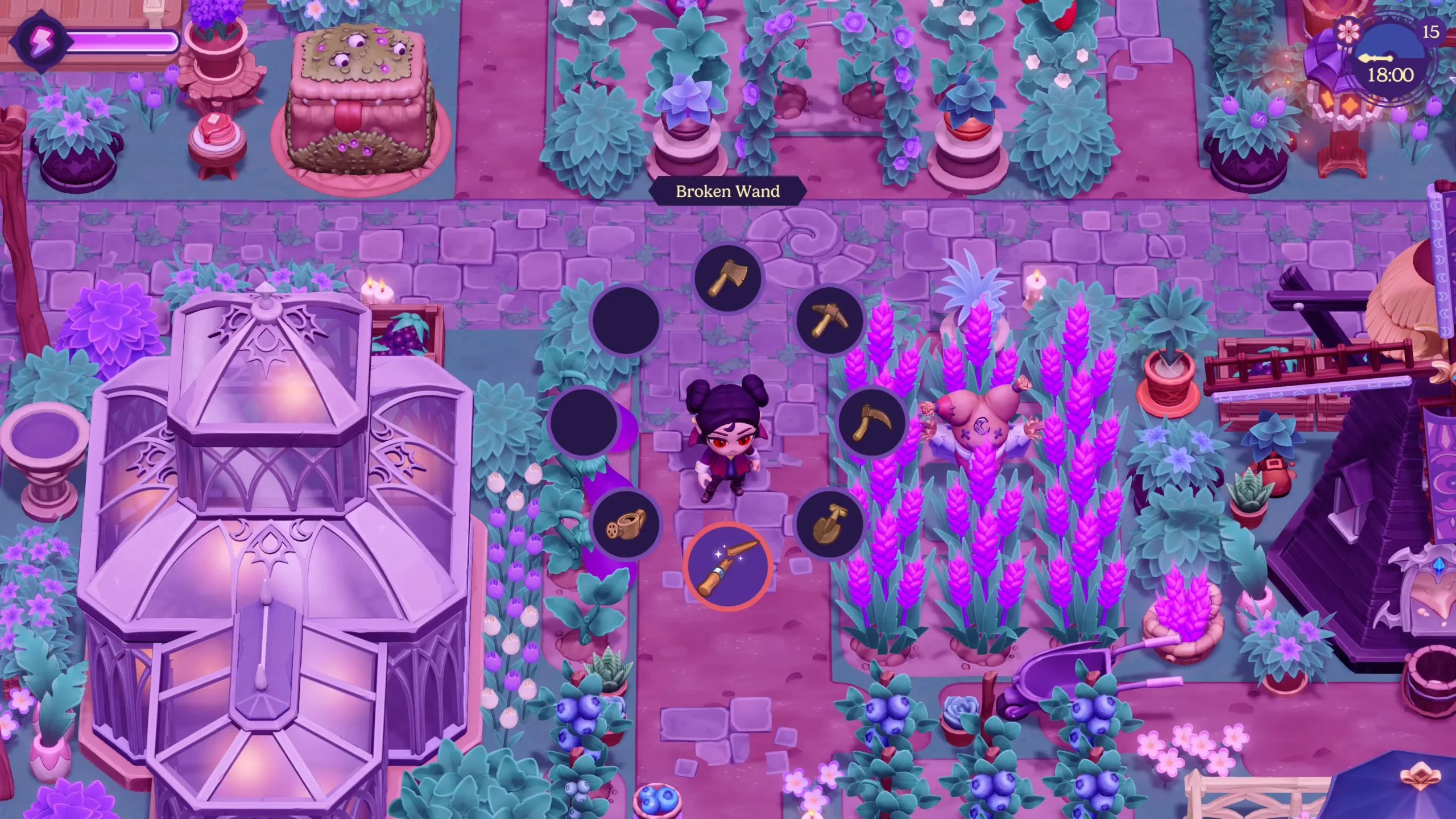Click the day 15 badge
The image size is (1456, 819).
tap(1430, 31)
